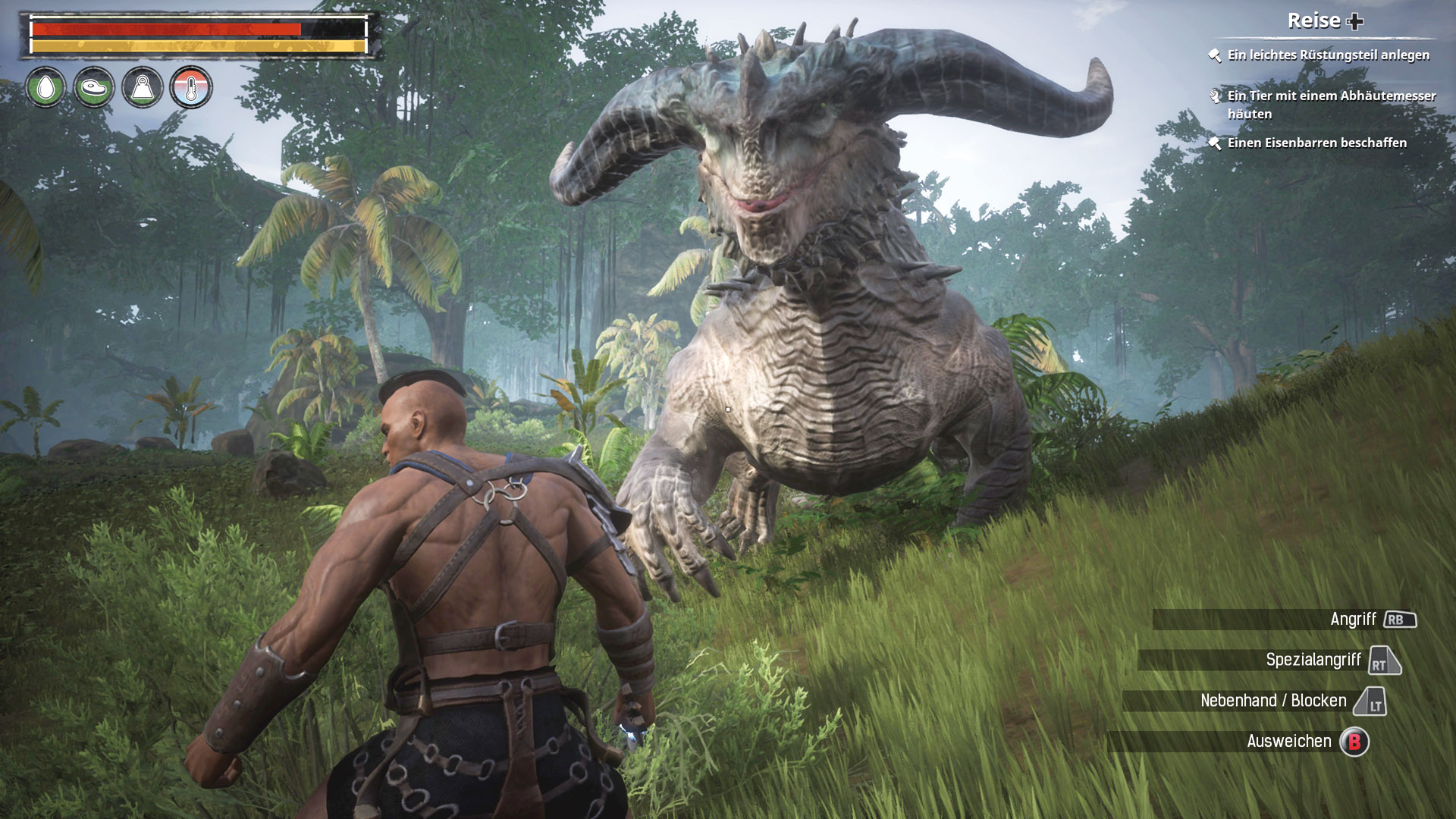The image size is (1456, 819).
Task: Click the thirst water drop status icon
Action: click(45, 87)
